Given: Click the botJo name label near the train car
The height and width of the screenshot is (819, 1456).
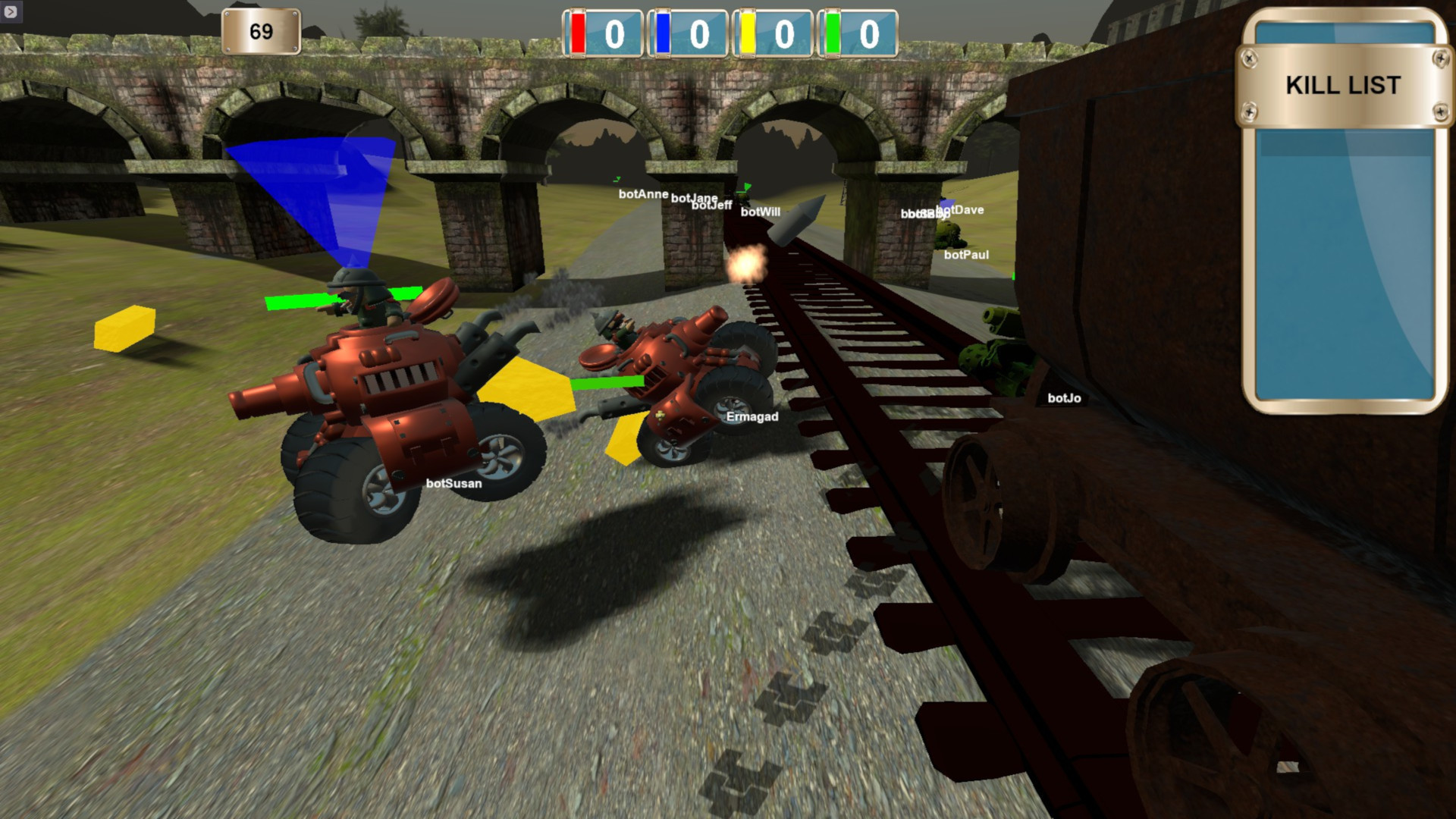Looking at the screenshot, I should 1065,398.
